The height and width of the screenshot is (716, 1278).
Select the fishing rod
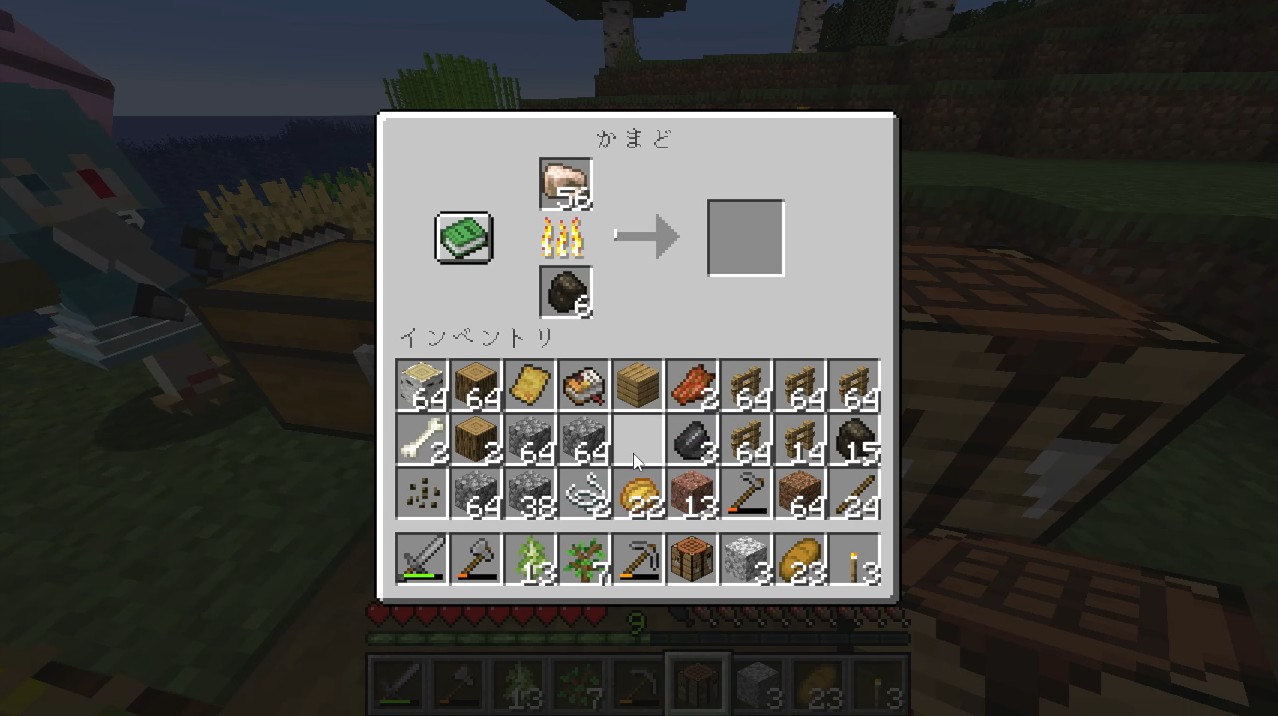[746, 493]
